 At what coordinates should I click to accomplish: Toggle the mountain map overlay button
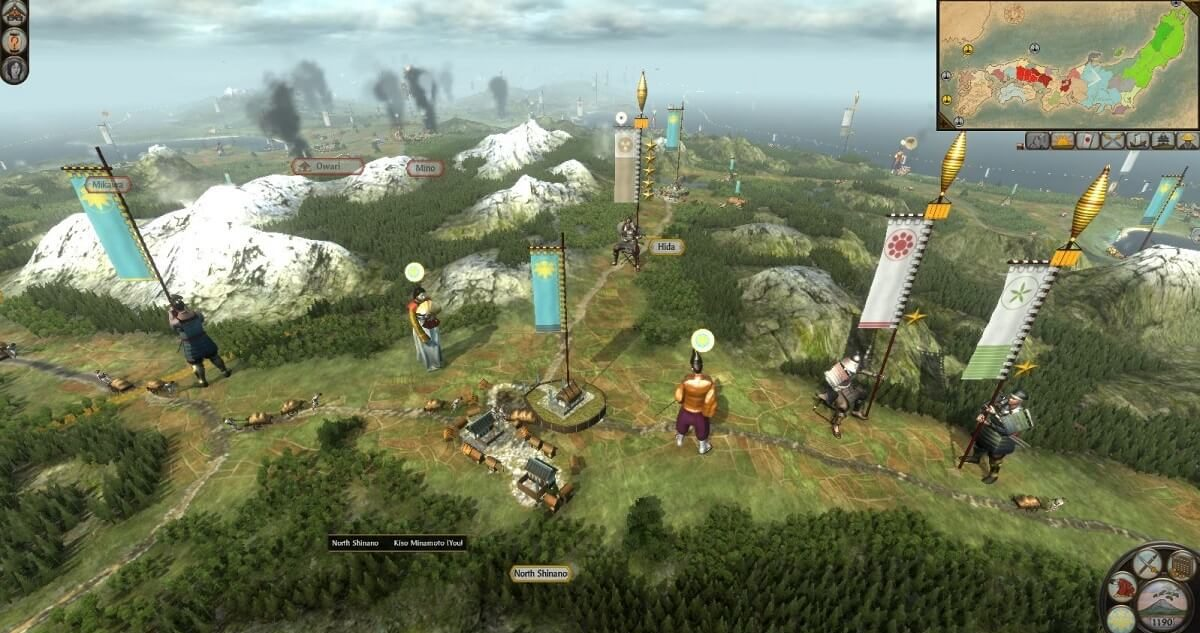(1037, 141)
